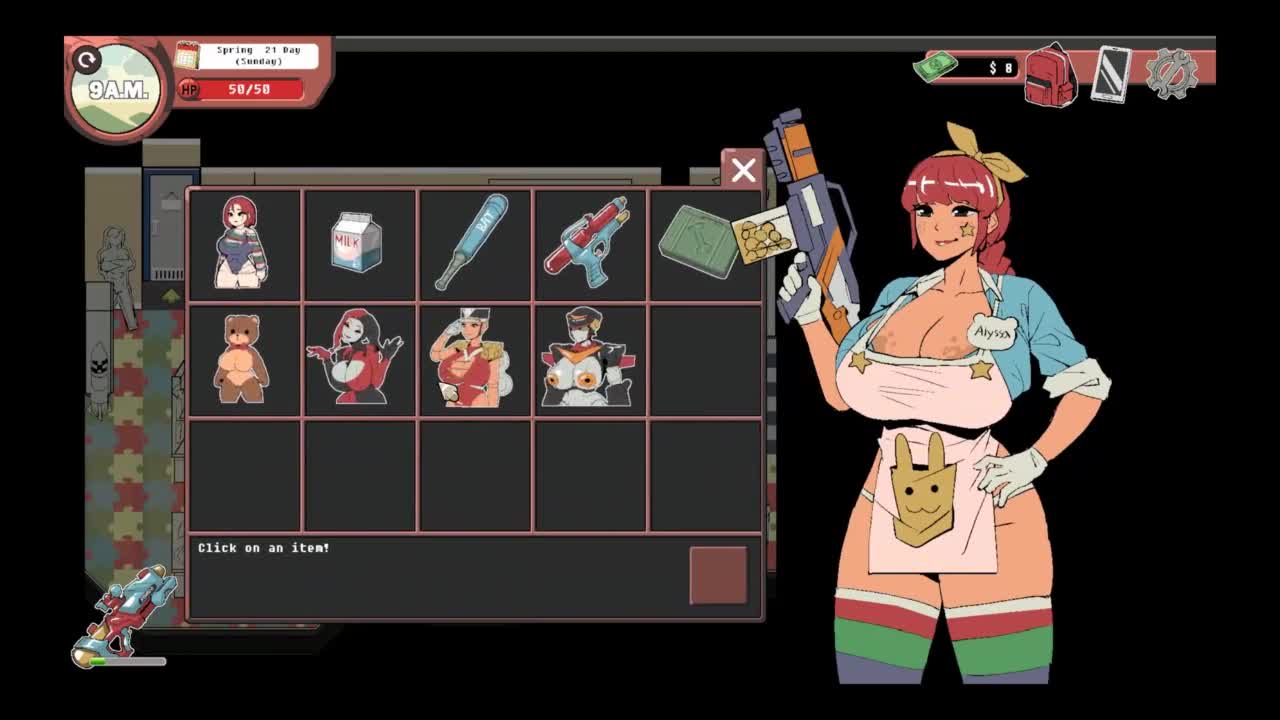The height and width of the screenshot is (720, 1280).
Task: Click the red square button in description box
Action: [718, 575]
